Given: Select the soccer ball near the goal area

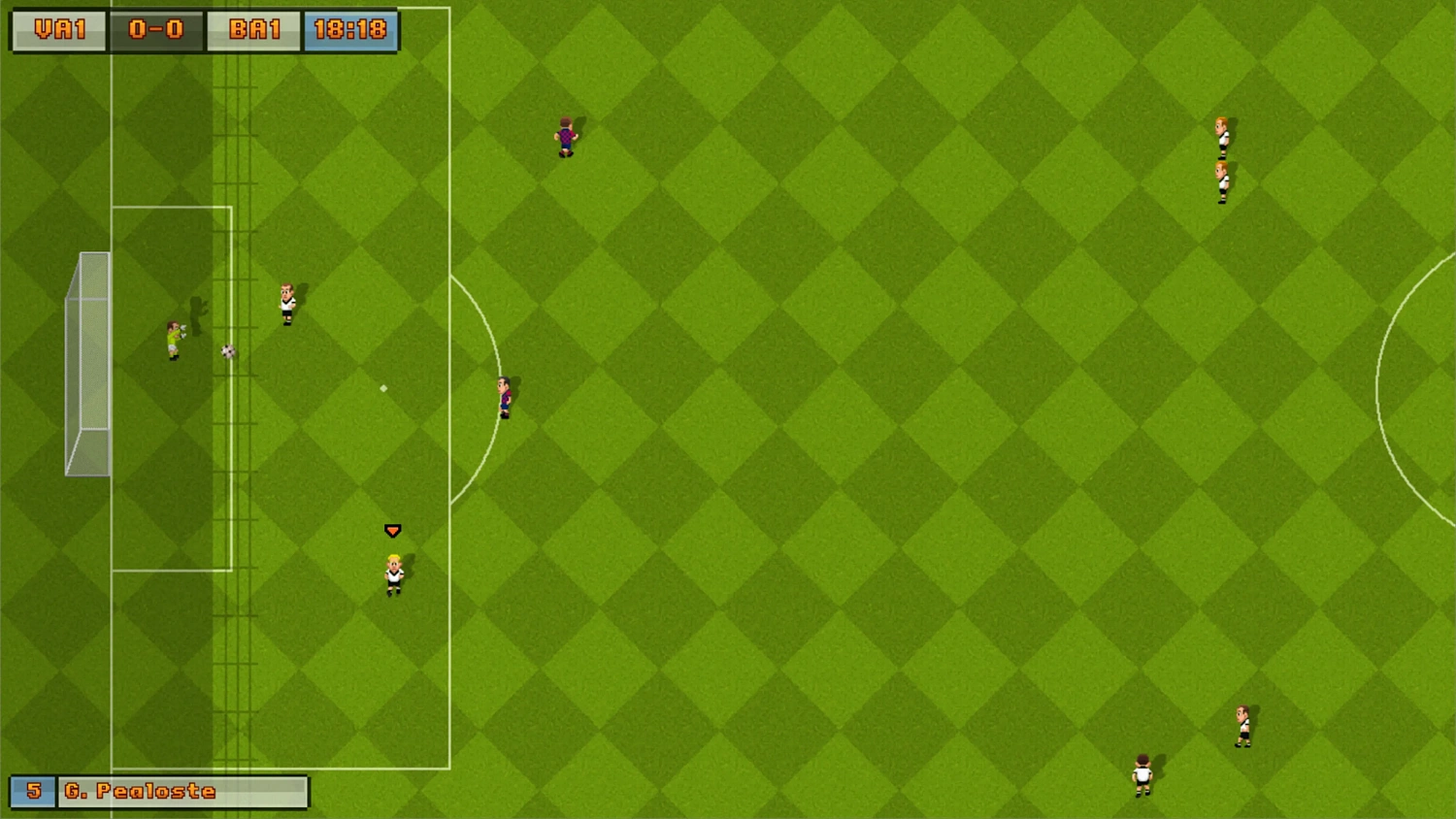Looking at the screenshot, I should 227,351.
